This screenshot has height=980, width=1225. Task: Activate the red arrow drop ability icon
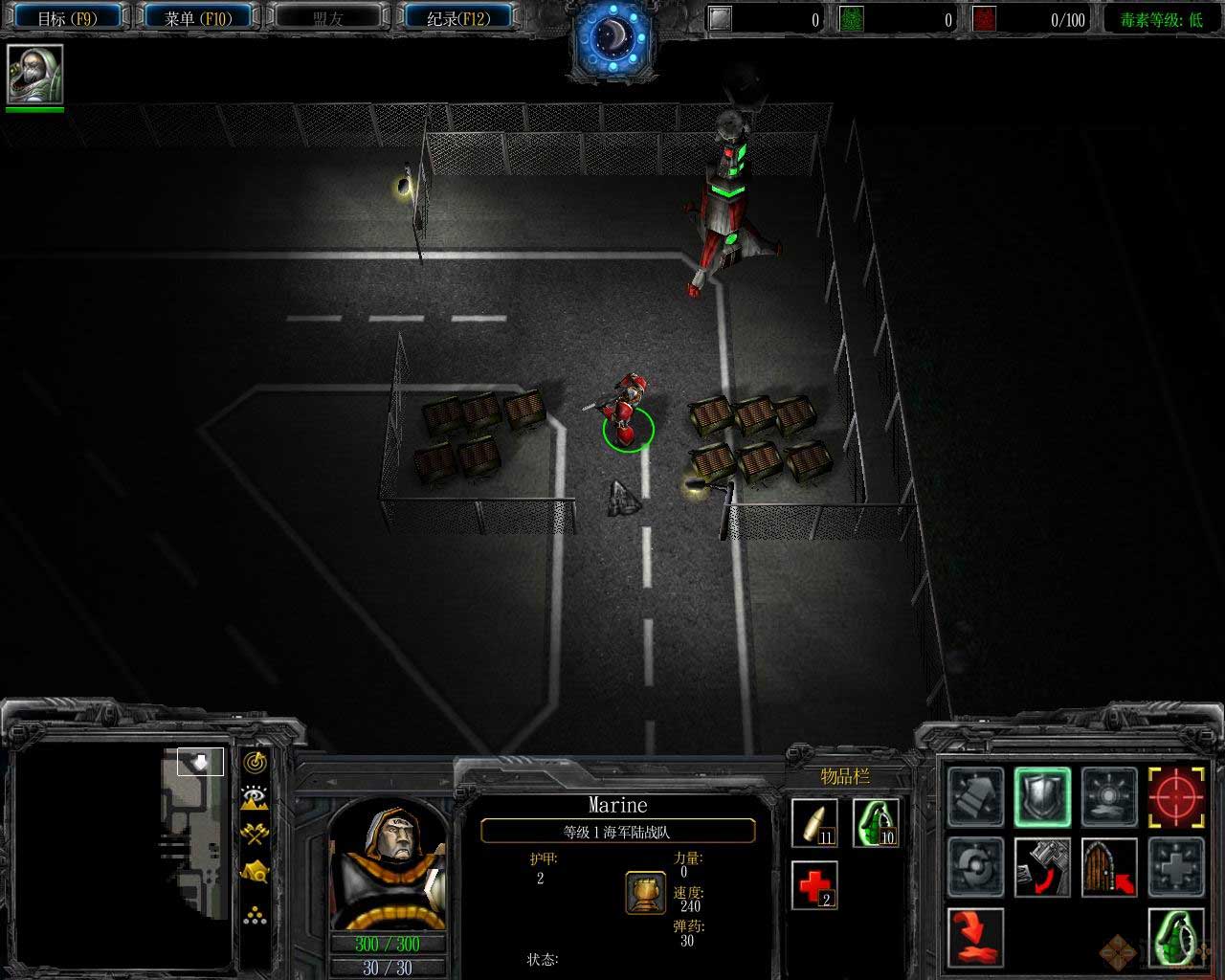[x=976, y=936]
